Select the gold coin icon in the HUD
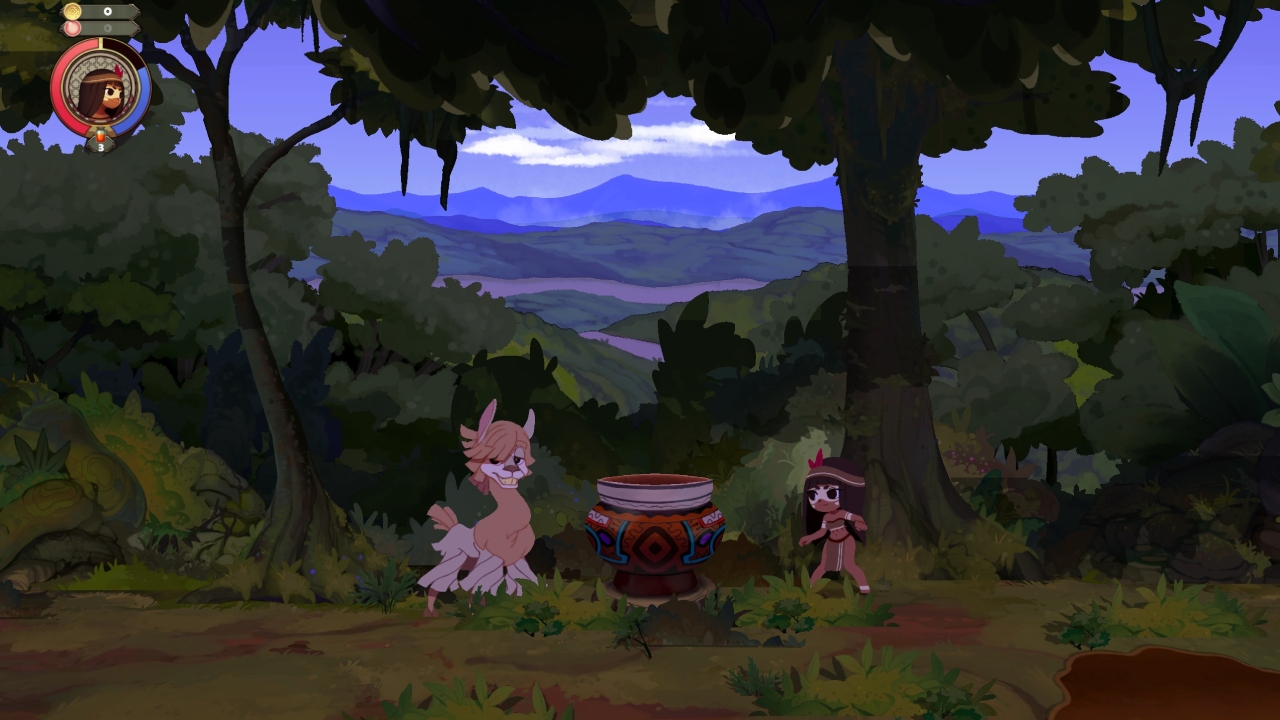 click(72, 10)
